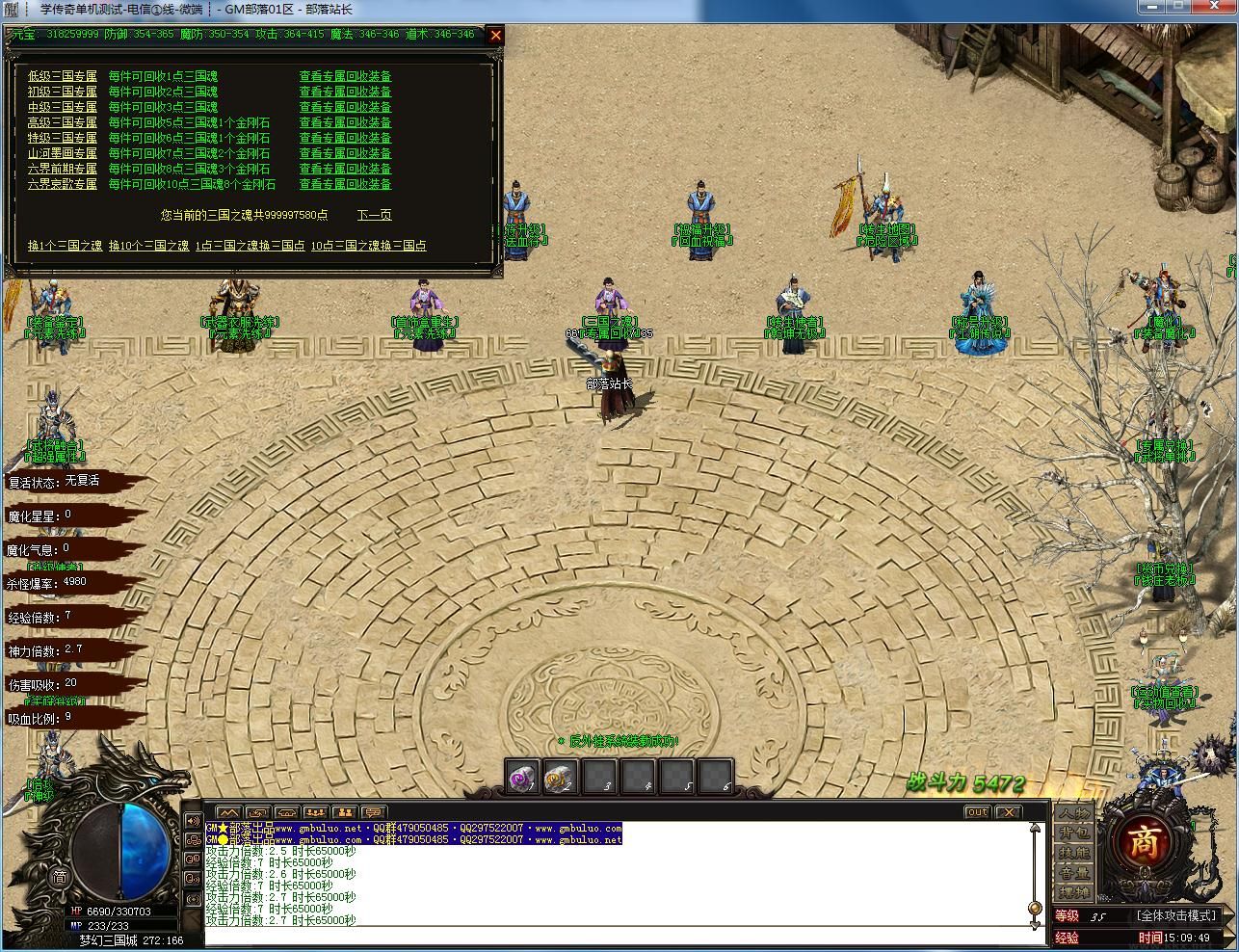Close the 三国专属 recycle dialog
The image size is (1239, 952).
[x=496, y=36]
